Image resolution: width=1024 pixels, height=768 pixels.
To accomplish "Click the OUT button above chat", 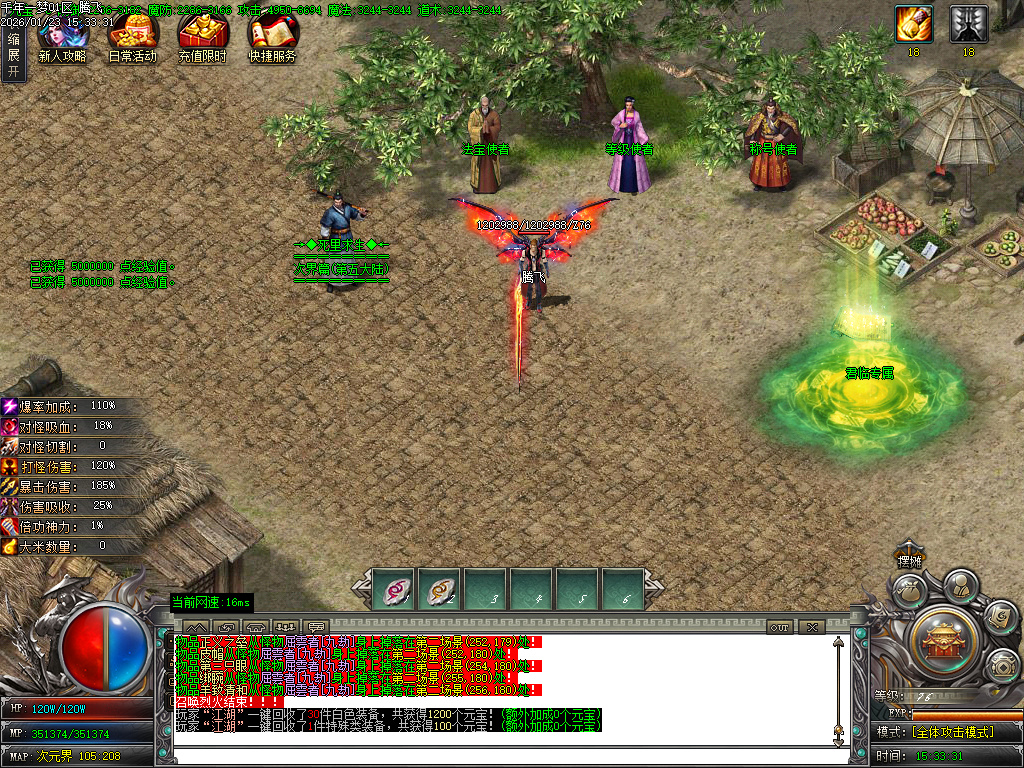I will pyautogui.click(x=780, y=627).
